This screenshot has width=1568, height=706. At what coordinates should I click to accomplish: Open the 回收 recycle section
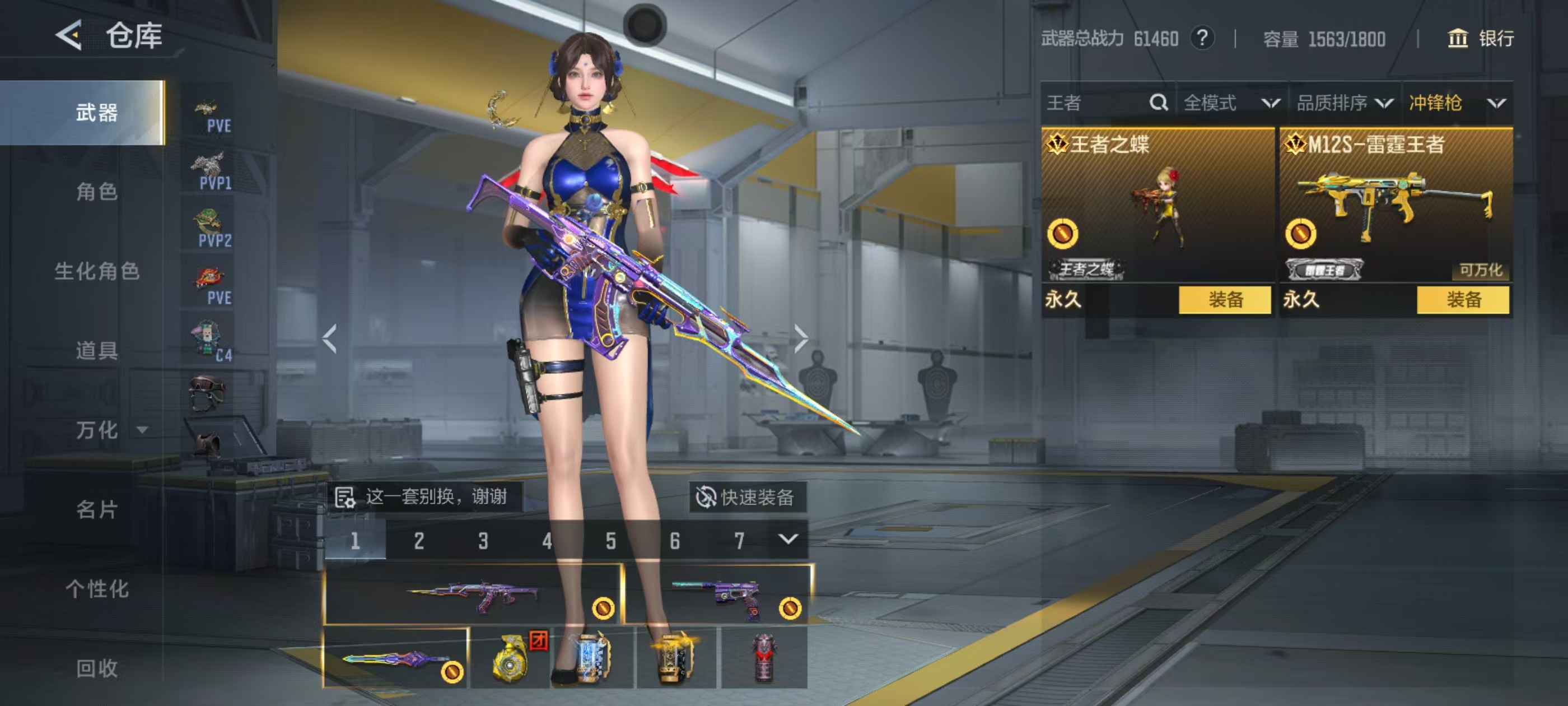(x=97, y=668)
